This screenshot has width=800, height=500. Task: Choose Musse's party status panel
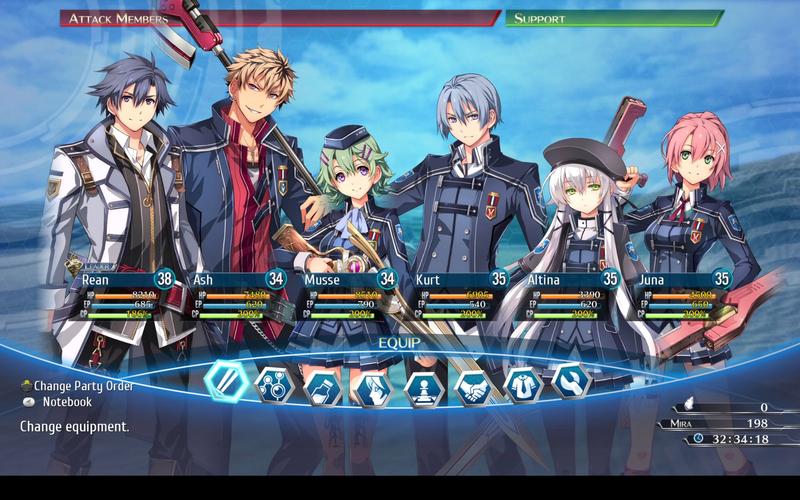[x=347, y=296]
